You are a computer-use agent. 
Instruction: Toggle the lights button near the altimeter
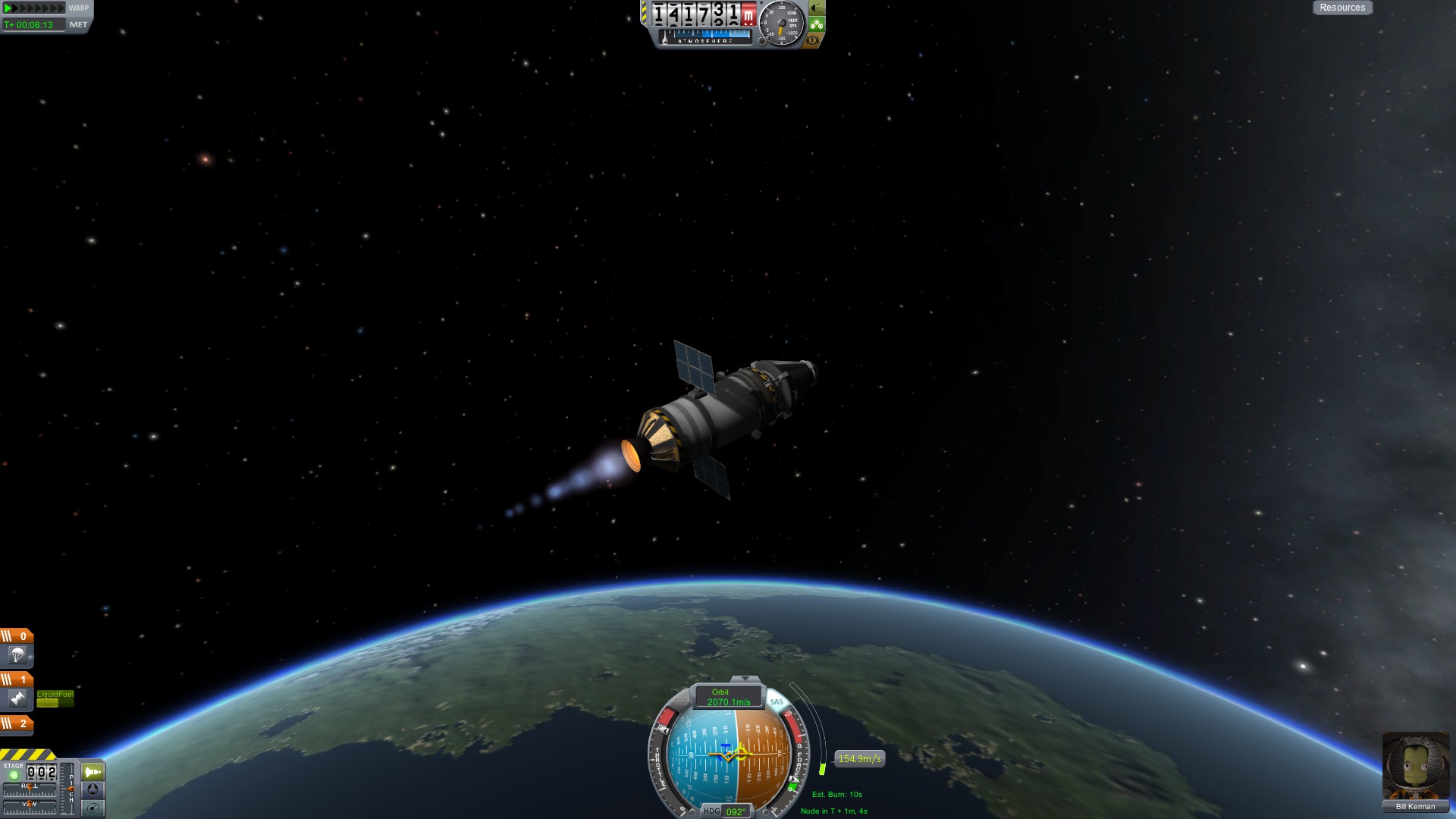pyautogui.click(x=817, y=8)
